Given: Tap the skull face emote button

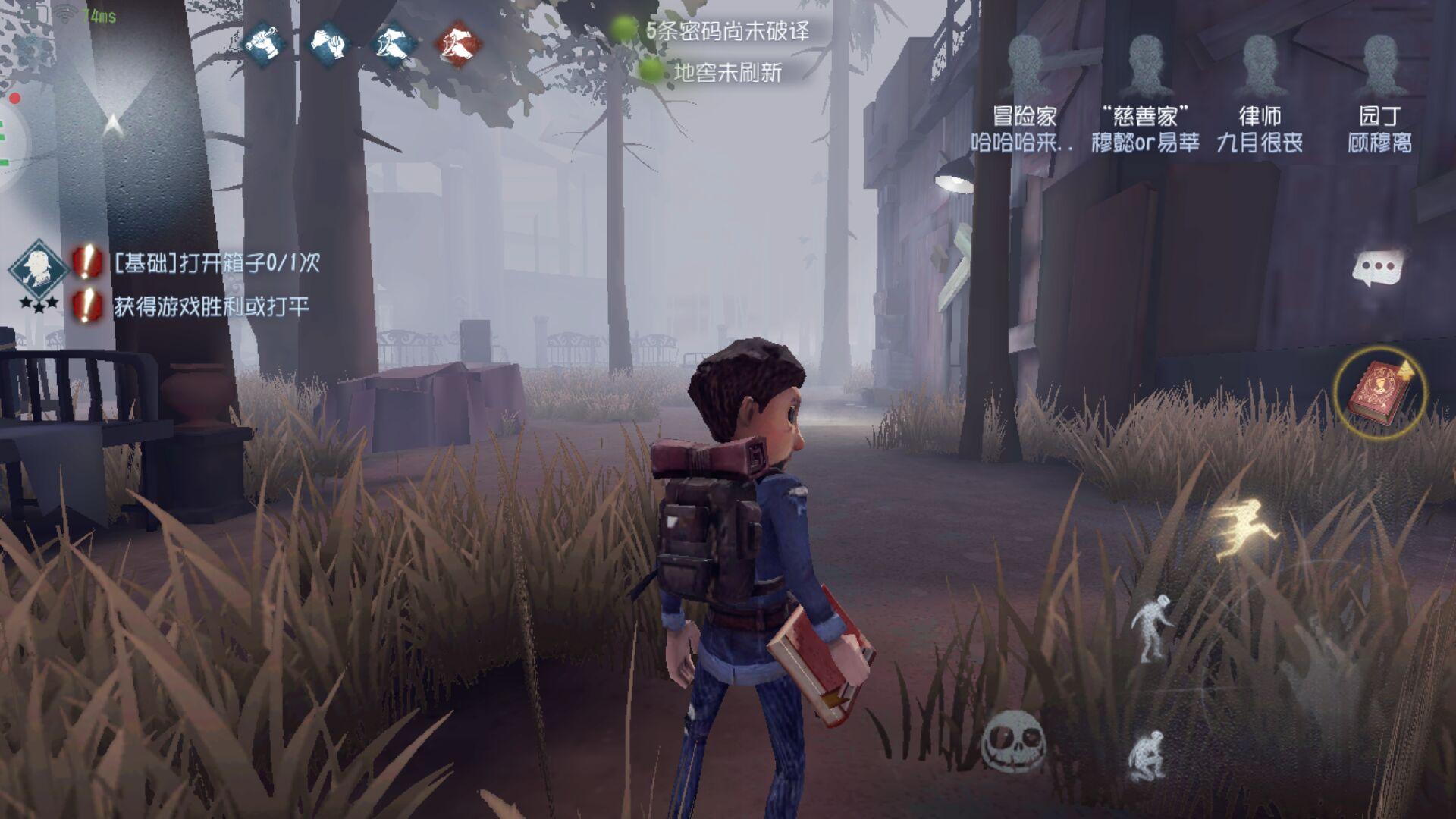Looking at the screenshot, I should coord(1014,739).
